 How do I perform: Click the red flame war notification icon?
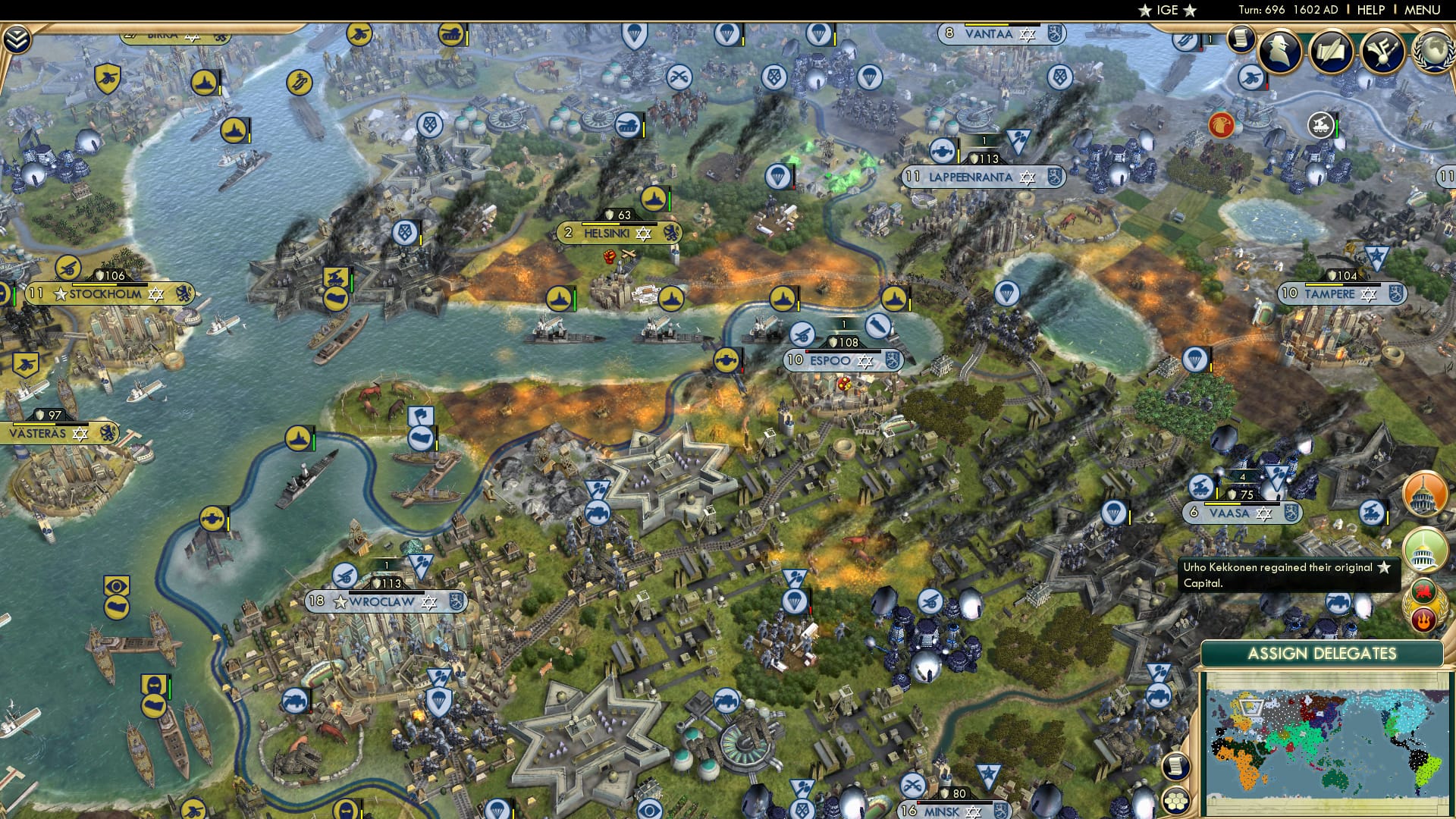(x=1424, y=617)
